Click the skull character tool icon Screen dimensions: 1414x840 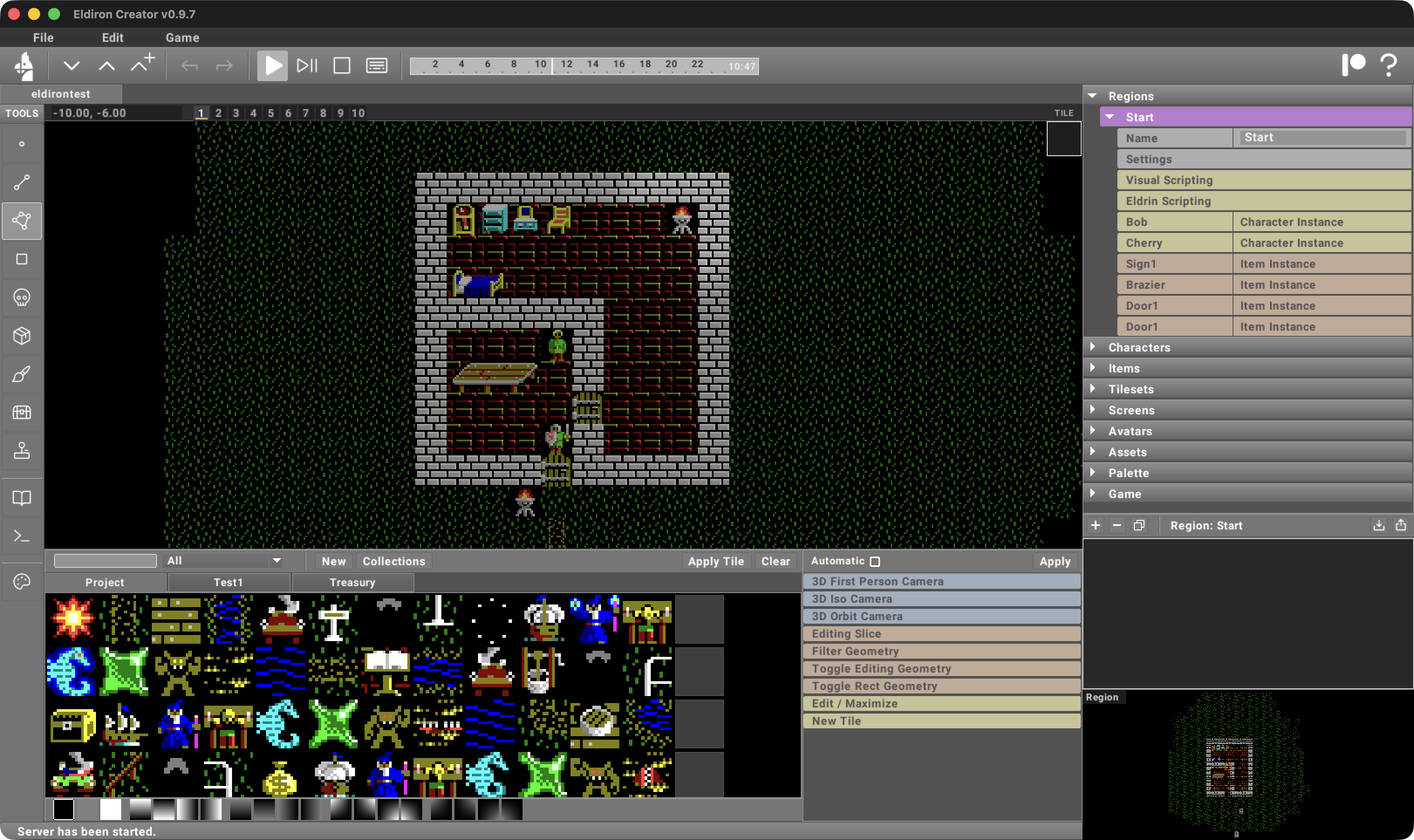[21, 297]
